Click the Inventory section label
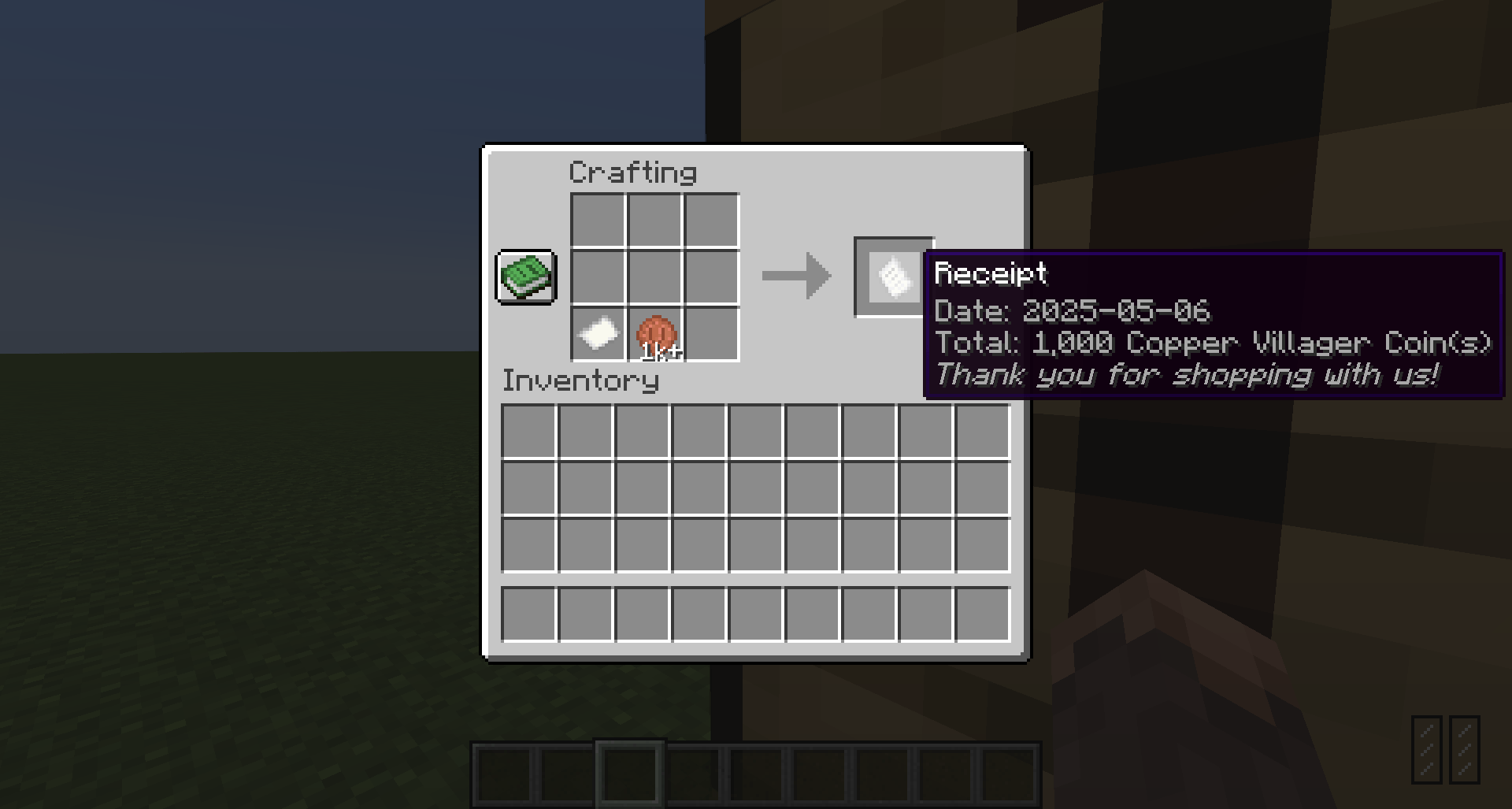This screenshot has width=1512, height=809. tap(580, 381)
